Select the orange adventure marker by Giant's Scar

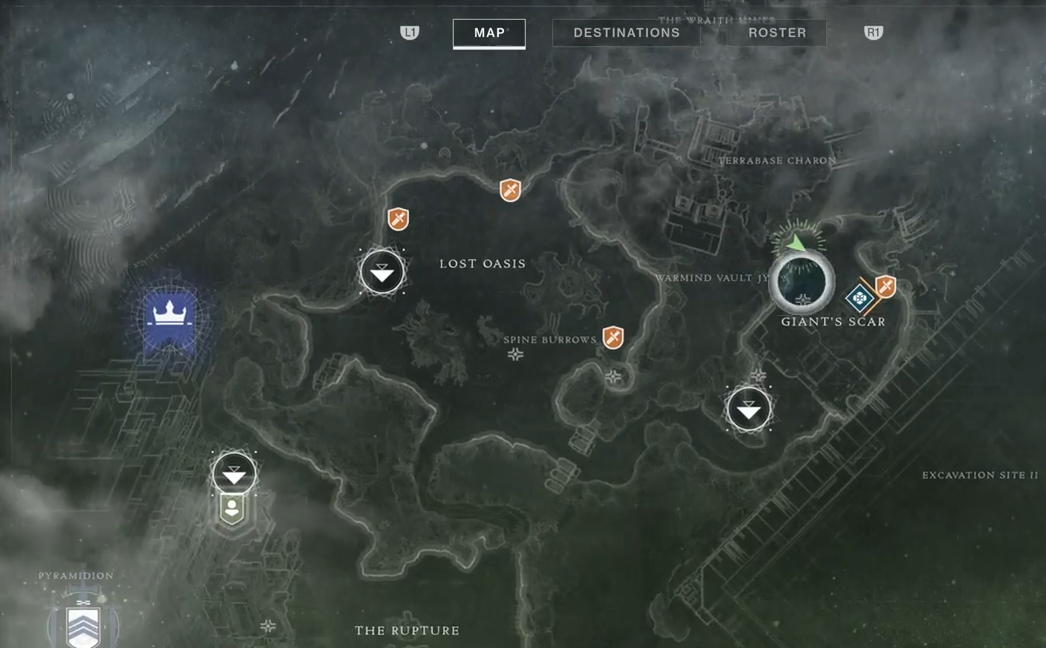click(885, 288)
